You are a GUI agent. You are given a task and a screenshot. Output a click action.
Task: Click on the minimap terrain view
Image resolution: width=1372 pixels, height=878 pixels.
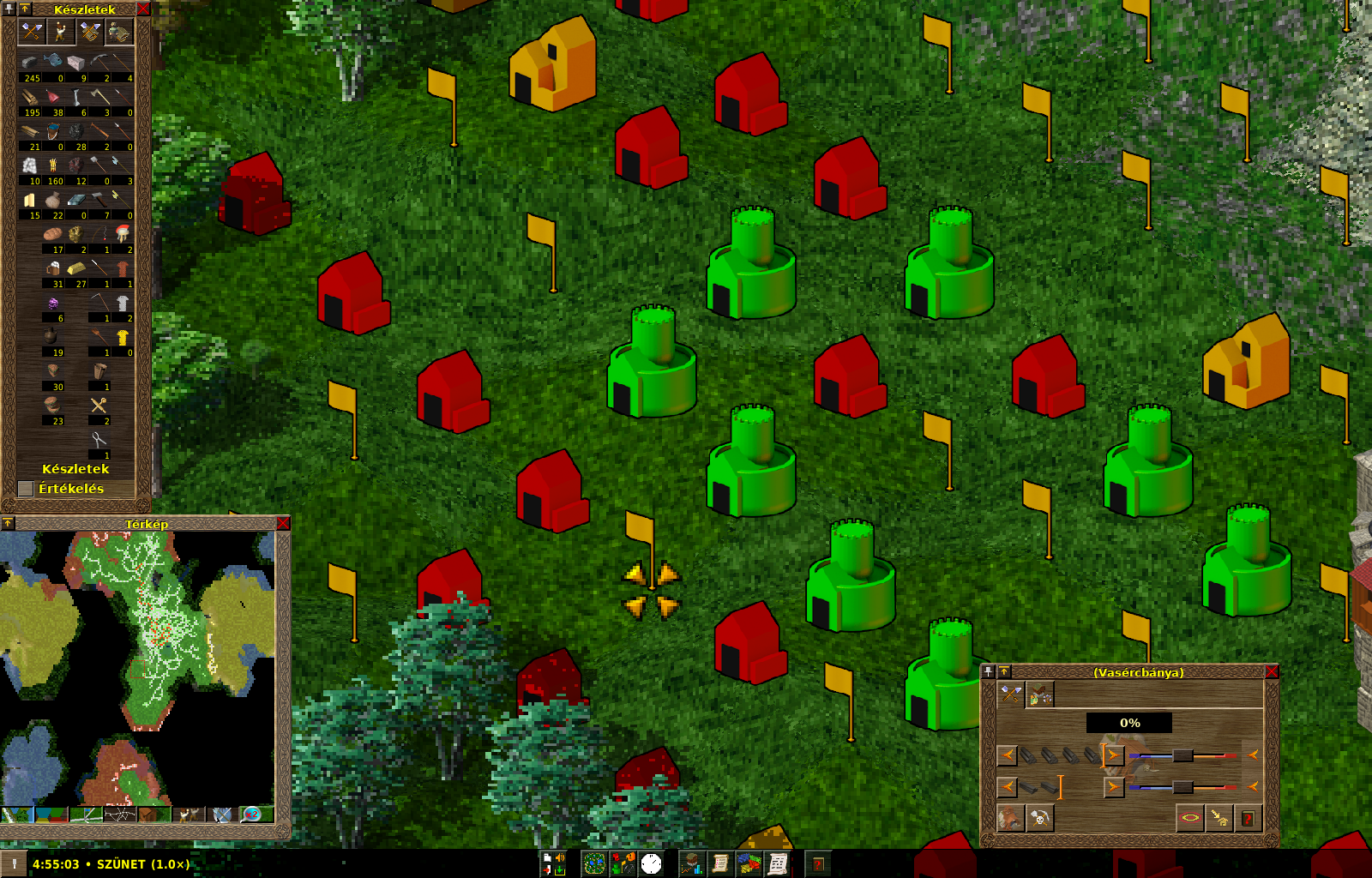(137, 669)
